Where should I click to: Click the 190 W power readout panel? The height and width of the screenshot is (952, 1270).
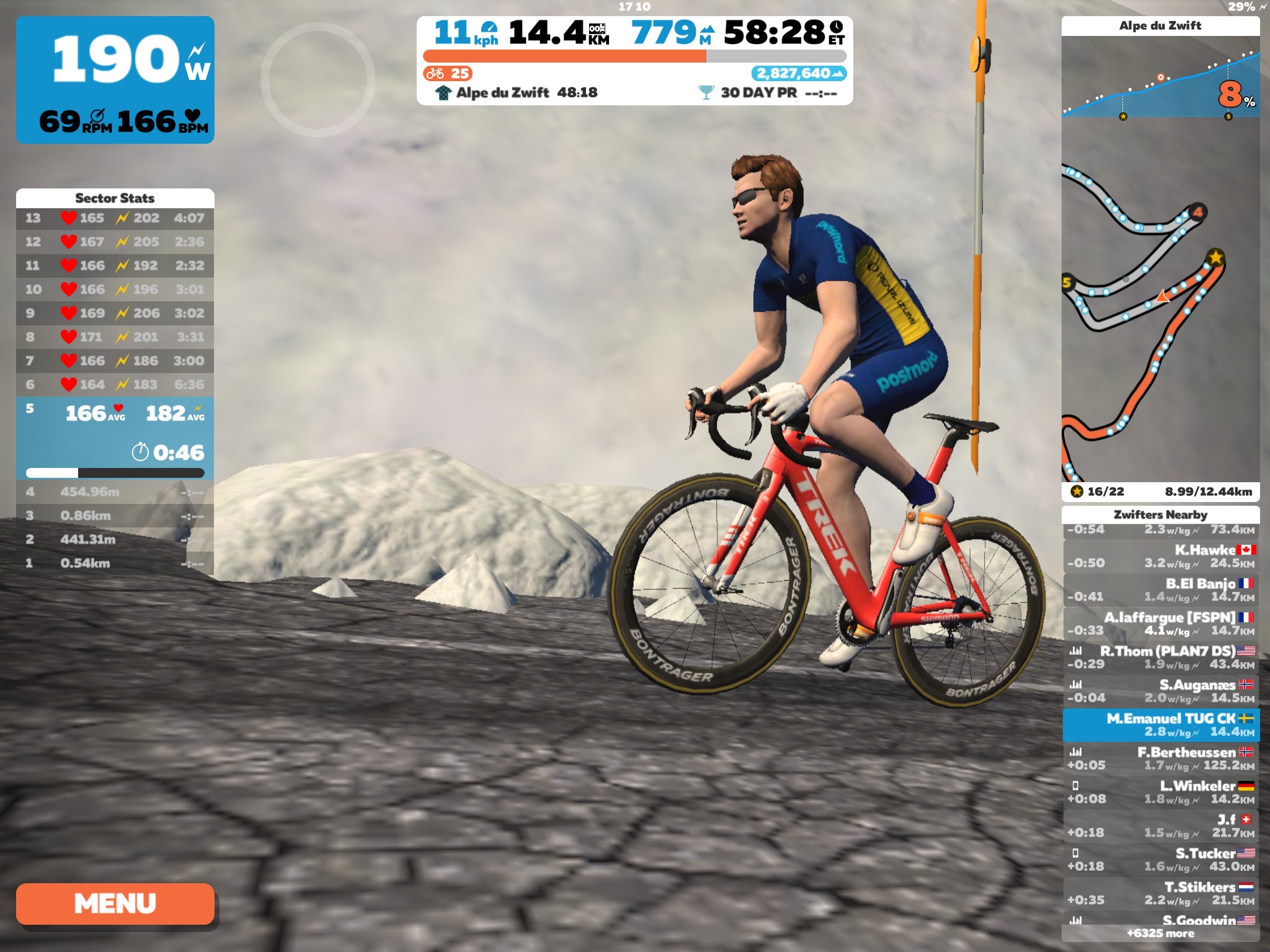[x=115, y=79]
